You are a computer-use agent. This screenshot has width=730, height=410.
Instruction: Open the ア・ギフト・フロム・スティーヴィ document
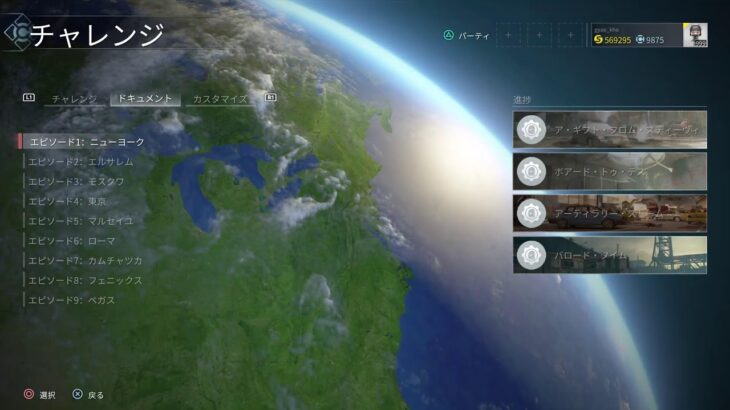pyautogui.click(x=610, y=130)
